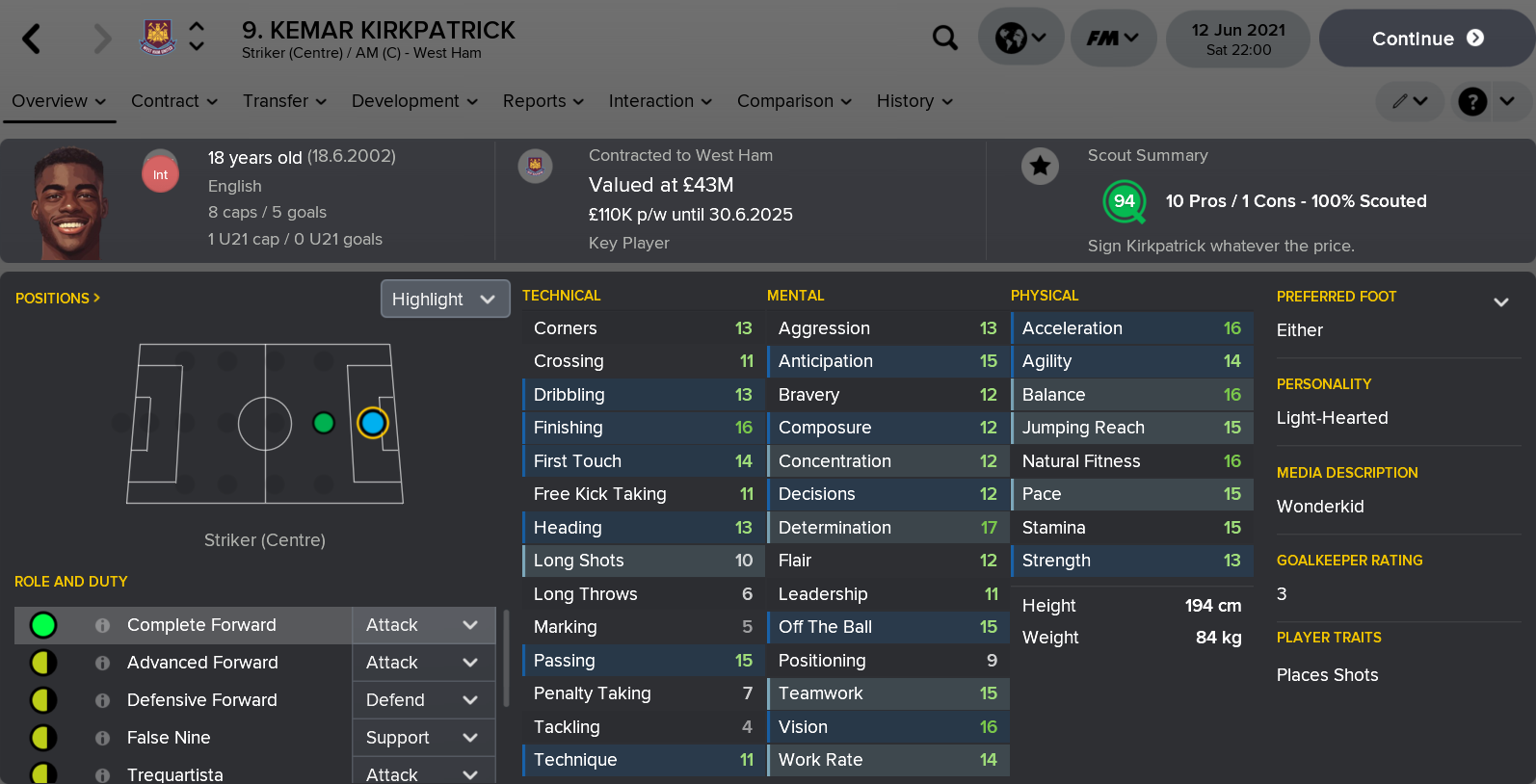
Task: Open the search magnifier icon
Action: [945, 39]
